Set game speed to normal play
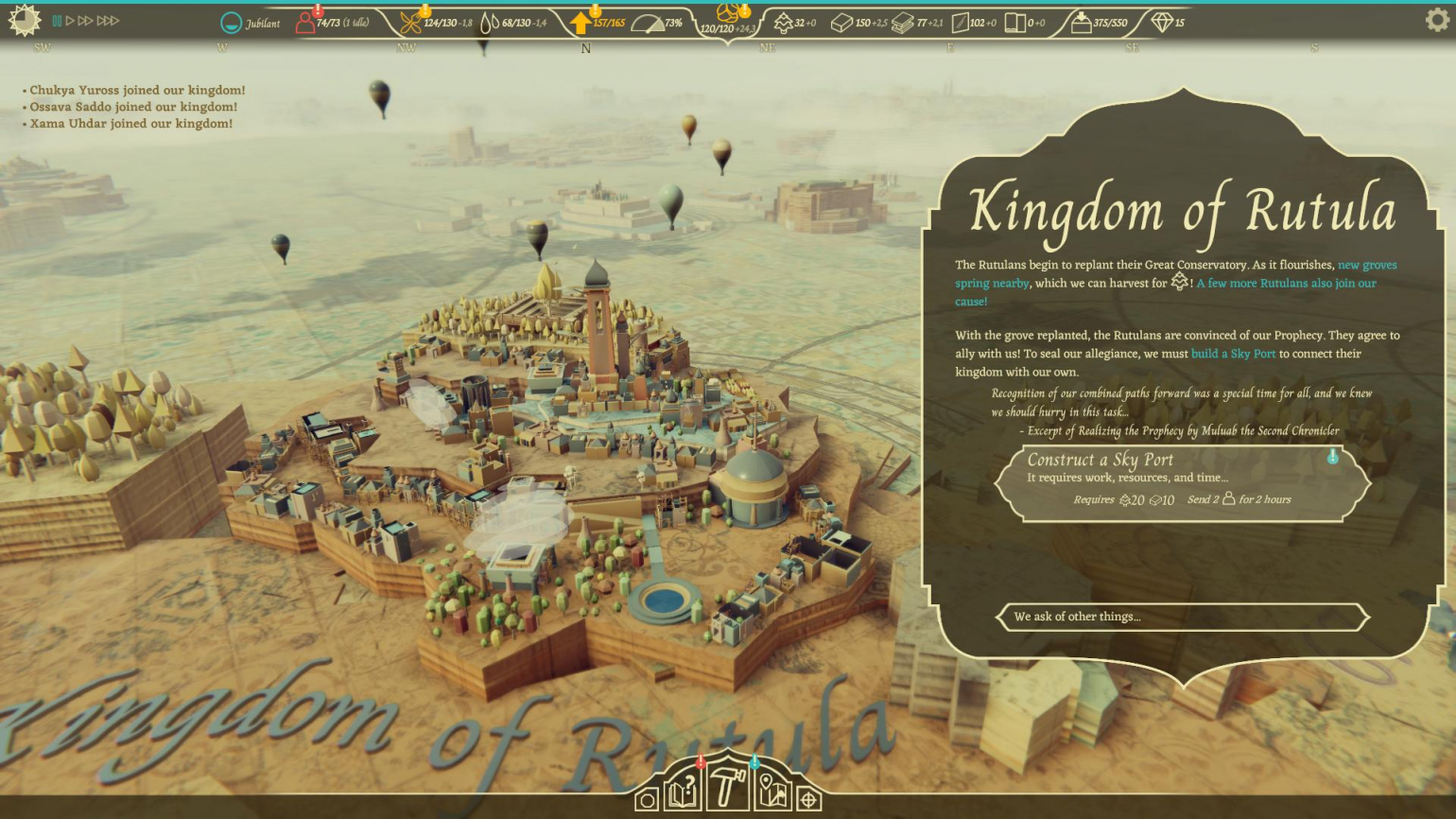The width and height of the screenshot is (1456, 819). 70,21
